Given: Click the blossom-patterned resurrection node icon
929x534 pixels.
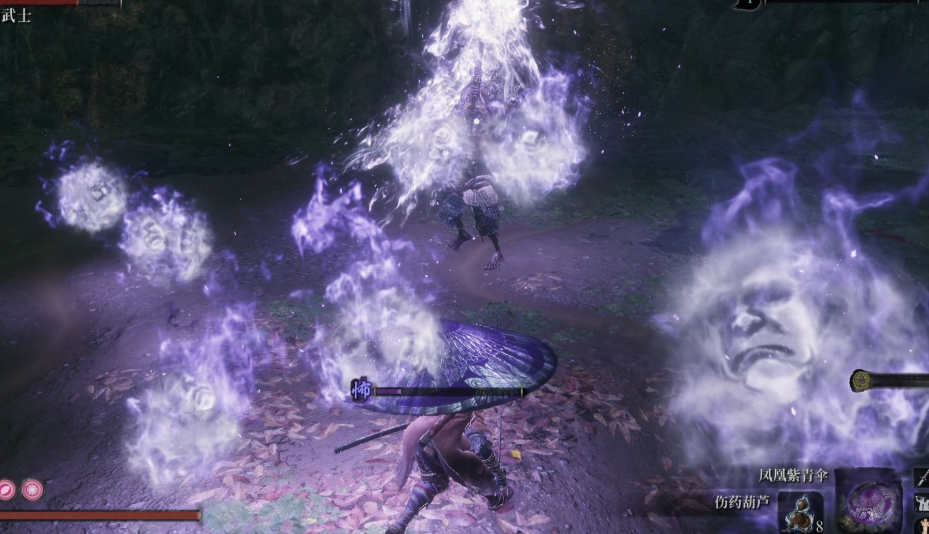Looking at the screenshot, I should pos(33,489).
